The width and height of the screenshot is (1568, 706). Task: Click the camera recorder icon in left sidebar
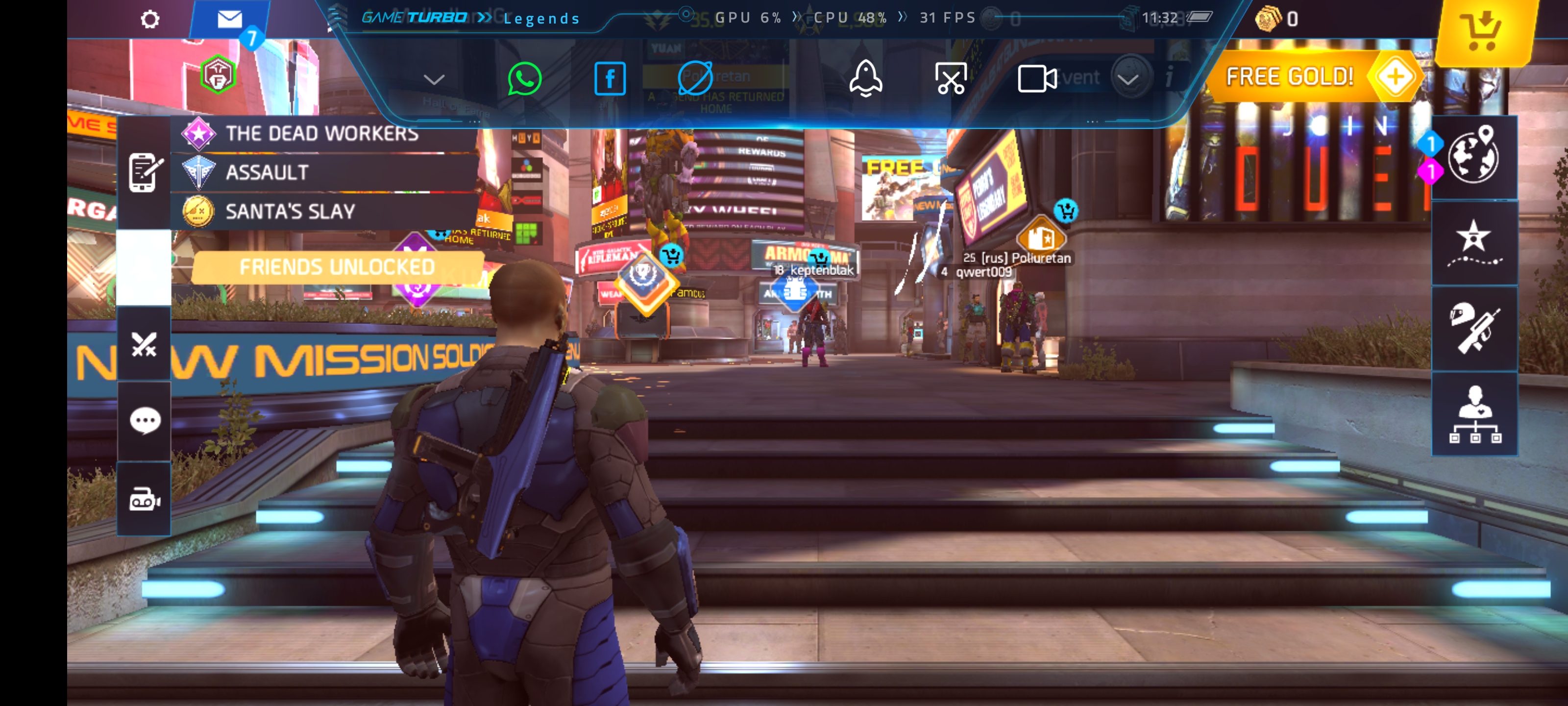pyautogui.click(x=144, y=500)
